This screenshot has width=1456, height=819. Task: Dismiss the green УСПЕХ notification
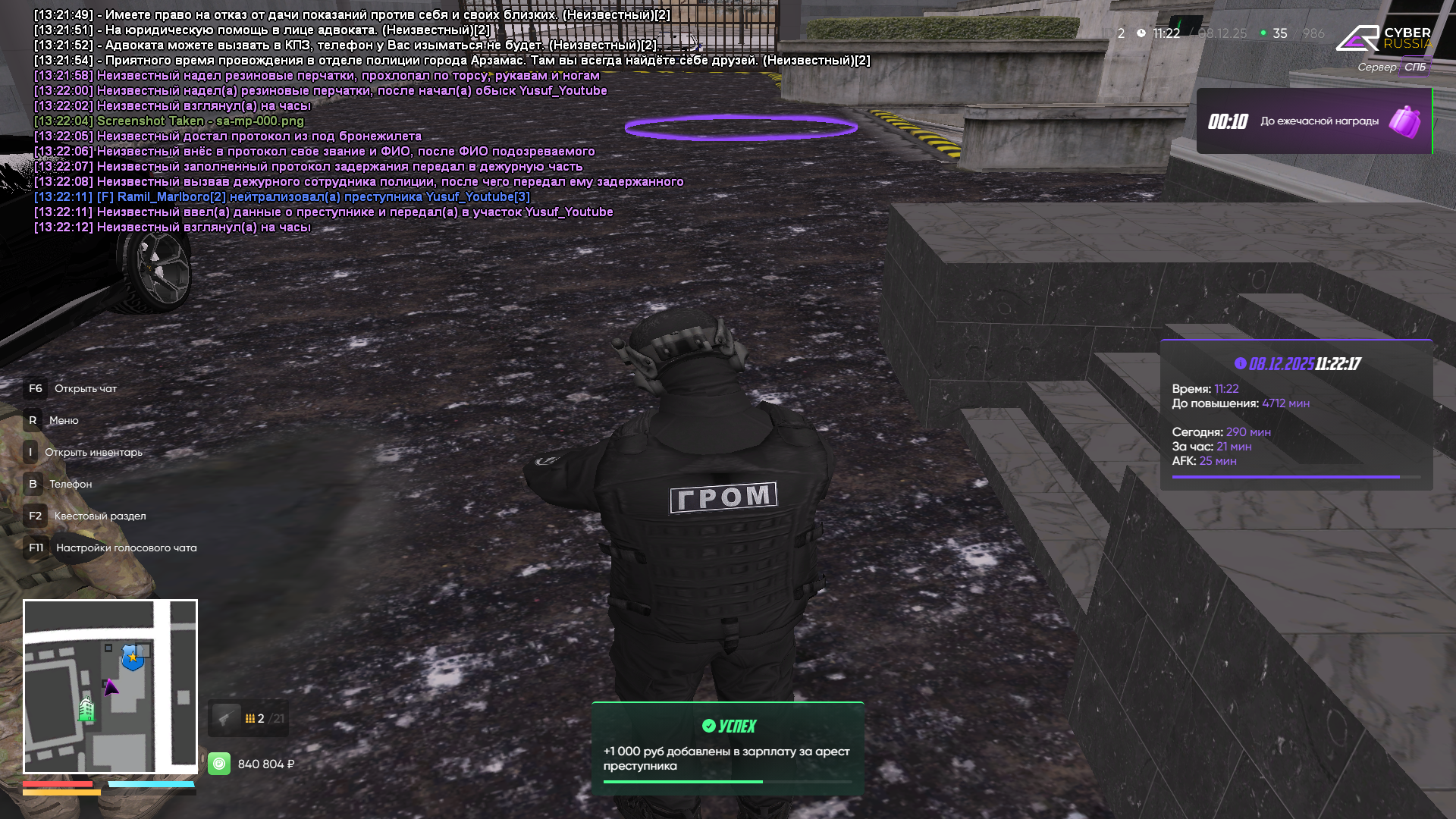(727, 749)
